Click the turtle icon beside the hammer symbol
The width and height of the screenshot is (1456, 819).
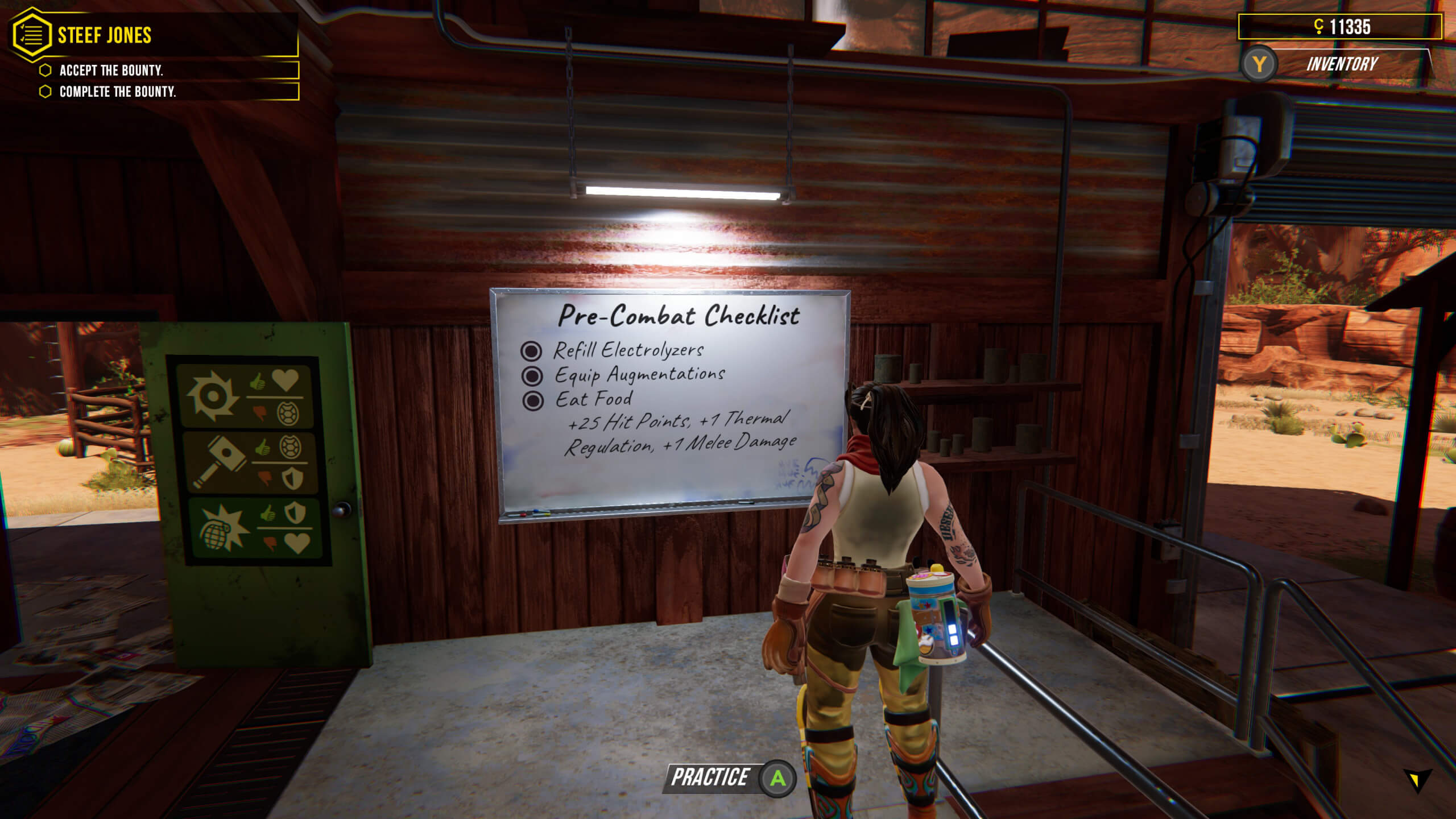click(289, 446)
